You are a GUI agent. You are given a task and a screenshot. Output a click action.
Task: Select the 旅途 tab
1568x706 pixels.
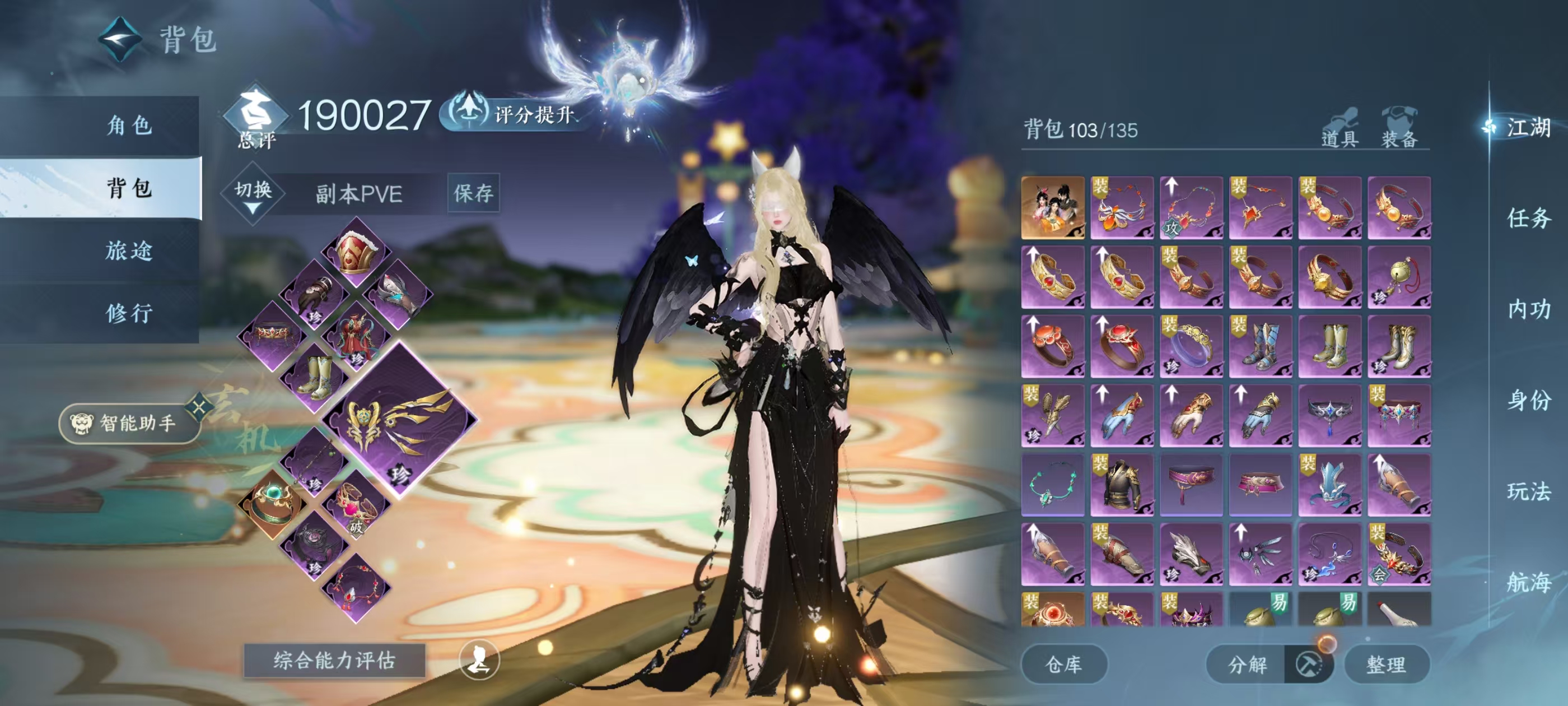(x=129, y=250)
